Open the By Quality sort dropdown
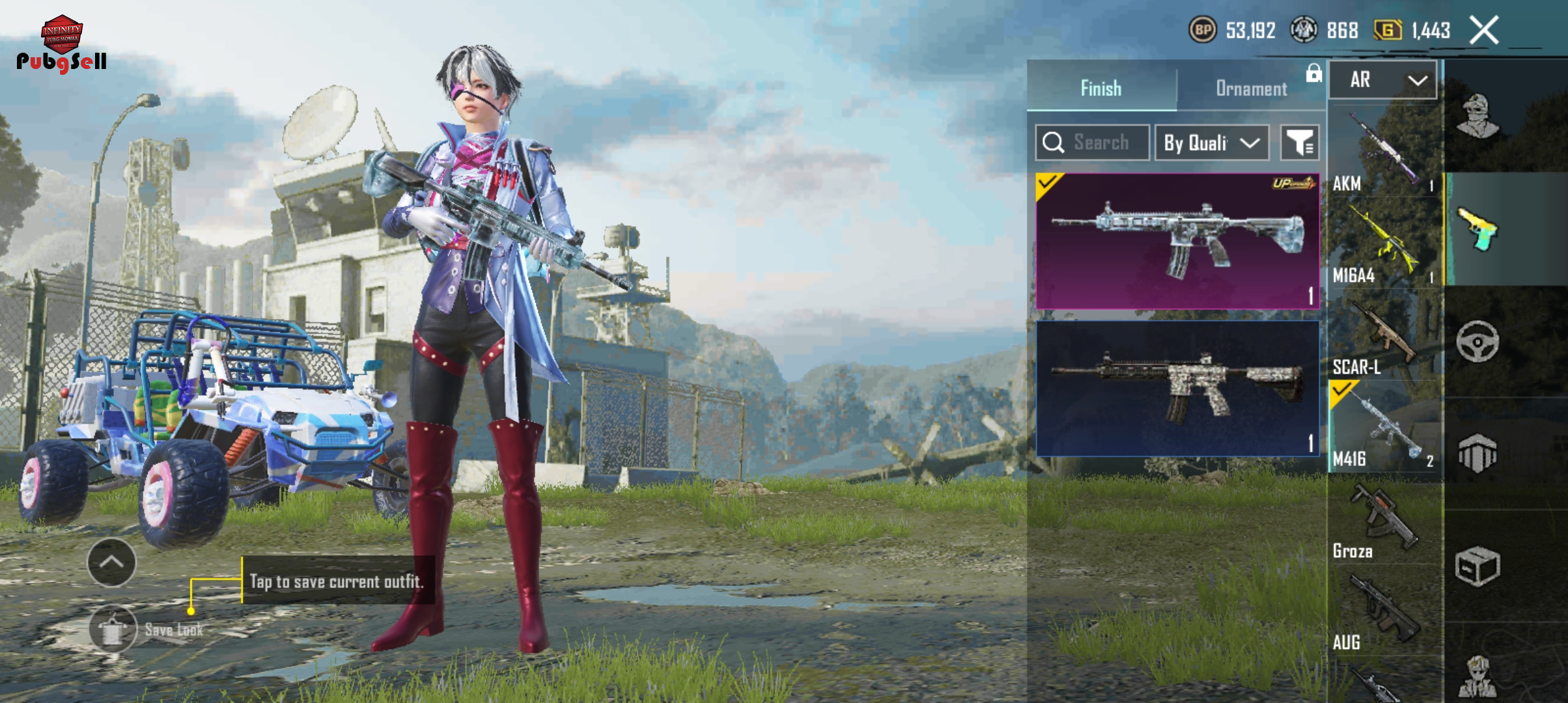 (x=1211, y=143)
